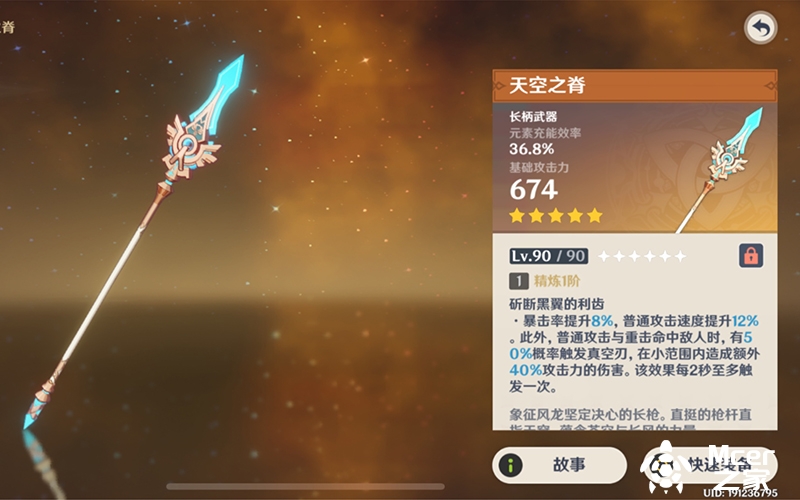This screenshot has width=800, height=500.
Task: Choose the 快速装备 quick equip button
Action: tap(712, 465)
